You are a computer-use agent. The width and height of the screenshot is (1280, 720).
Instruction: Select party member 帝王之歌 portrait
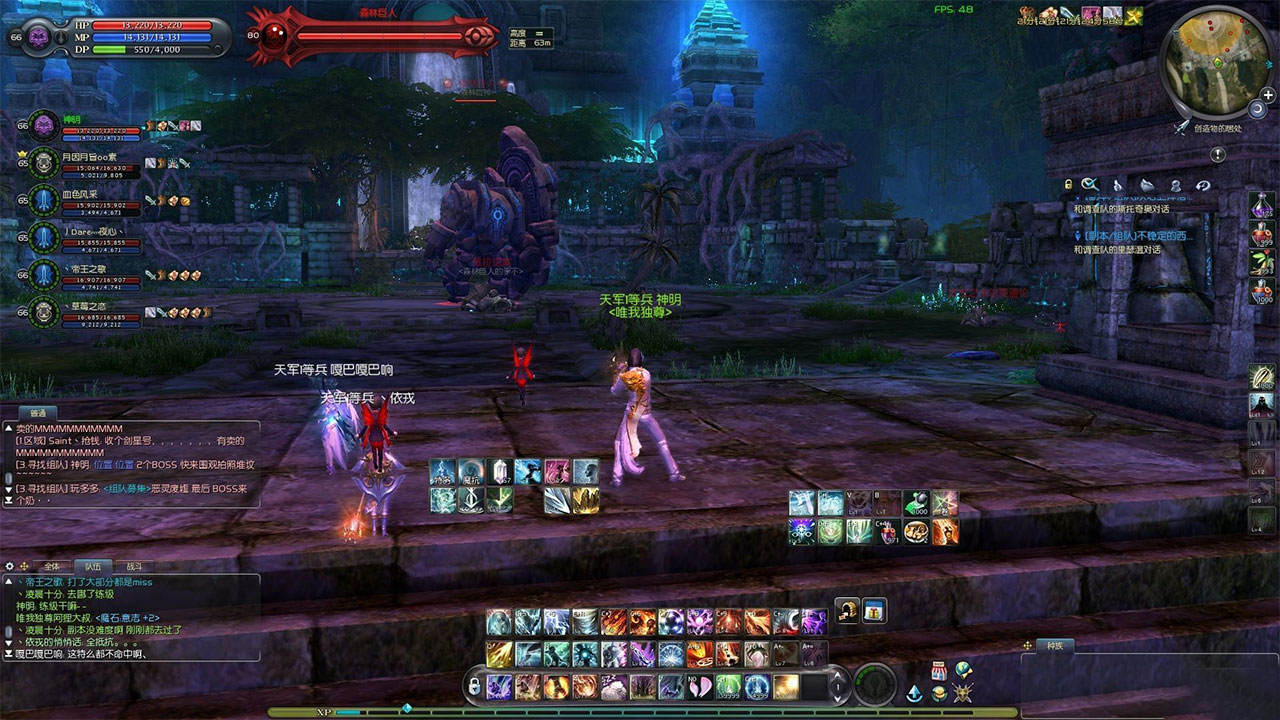[43, 274]
